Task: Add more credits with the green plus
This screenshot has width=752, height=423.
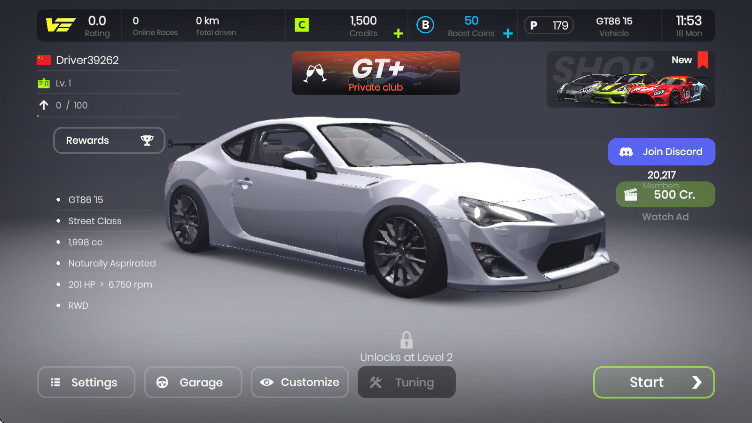Action: 399,33
